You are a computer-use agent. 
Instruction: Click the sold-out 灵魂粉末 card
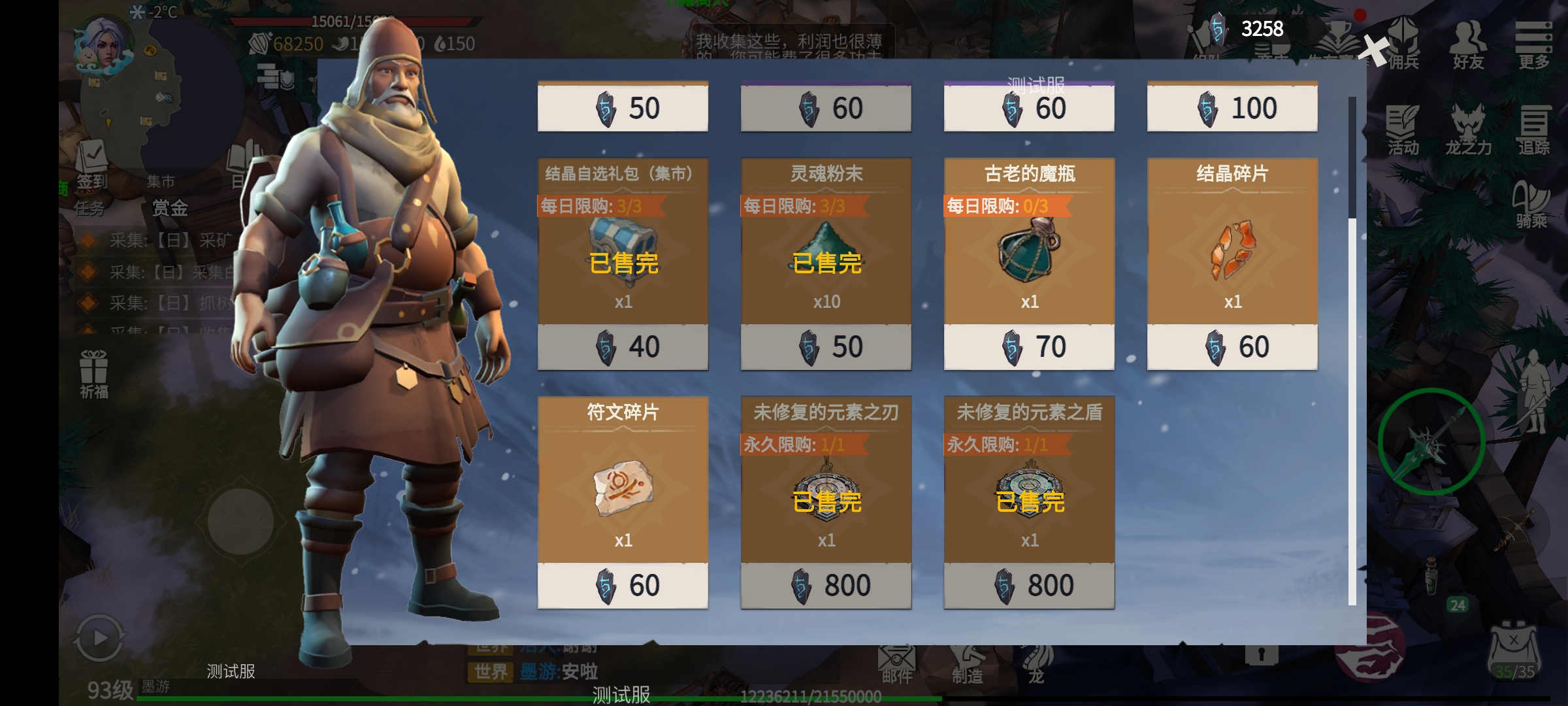(826, 263)
